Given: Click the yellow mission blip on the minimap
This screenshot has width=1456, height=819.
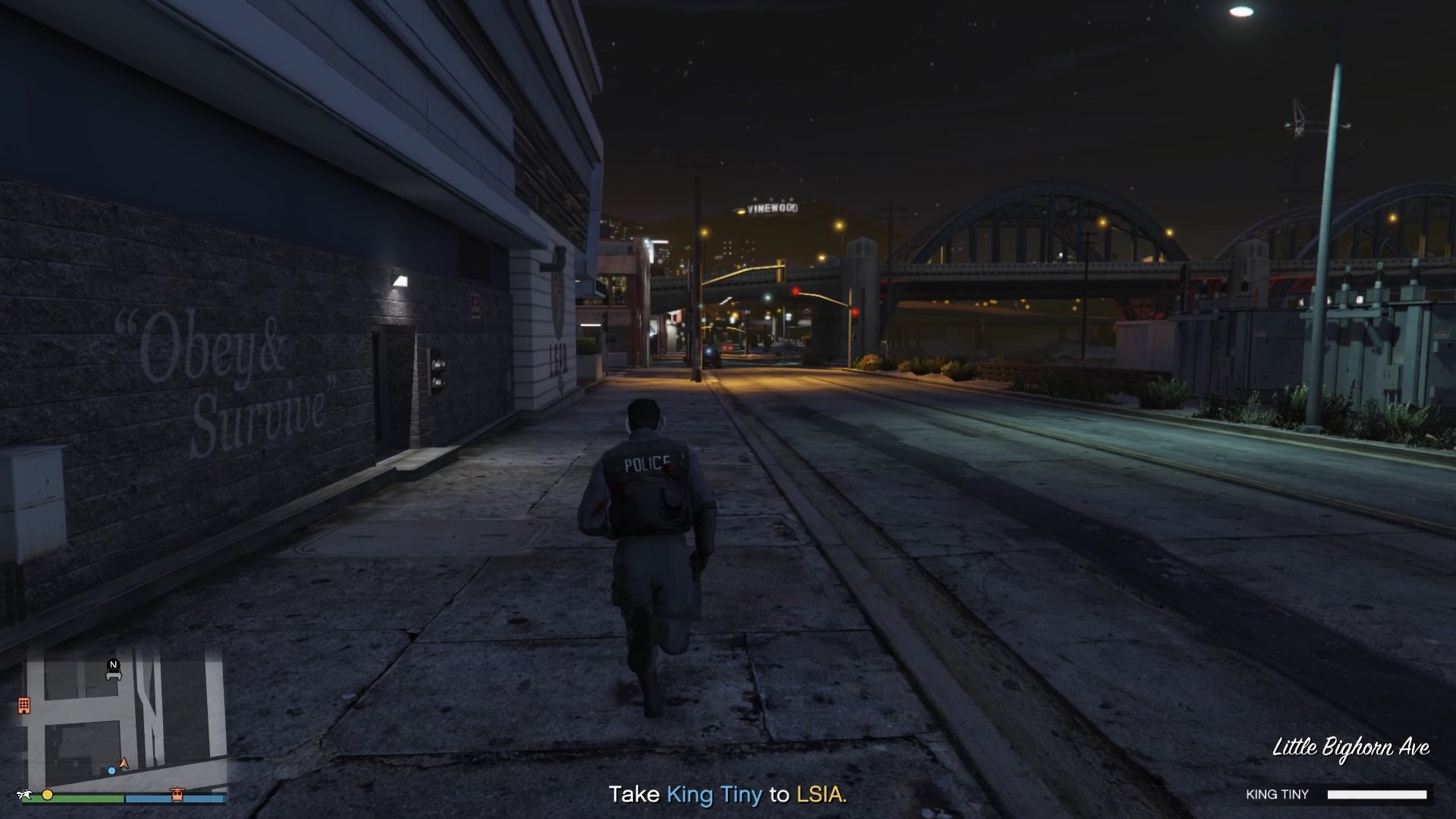Looking at the screenshot, I should click(x=47, y=795).
